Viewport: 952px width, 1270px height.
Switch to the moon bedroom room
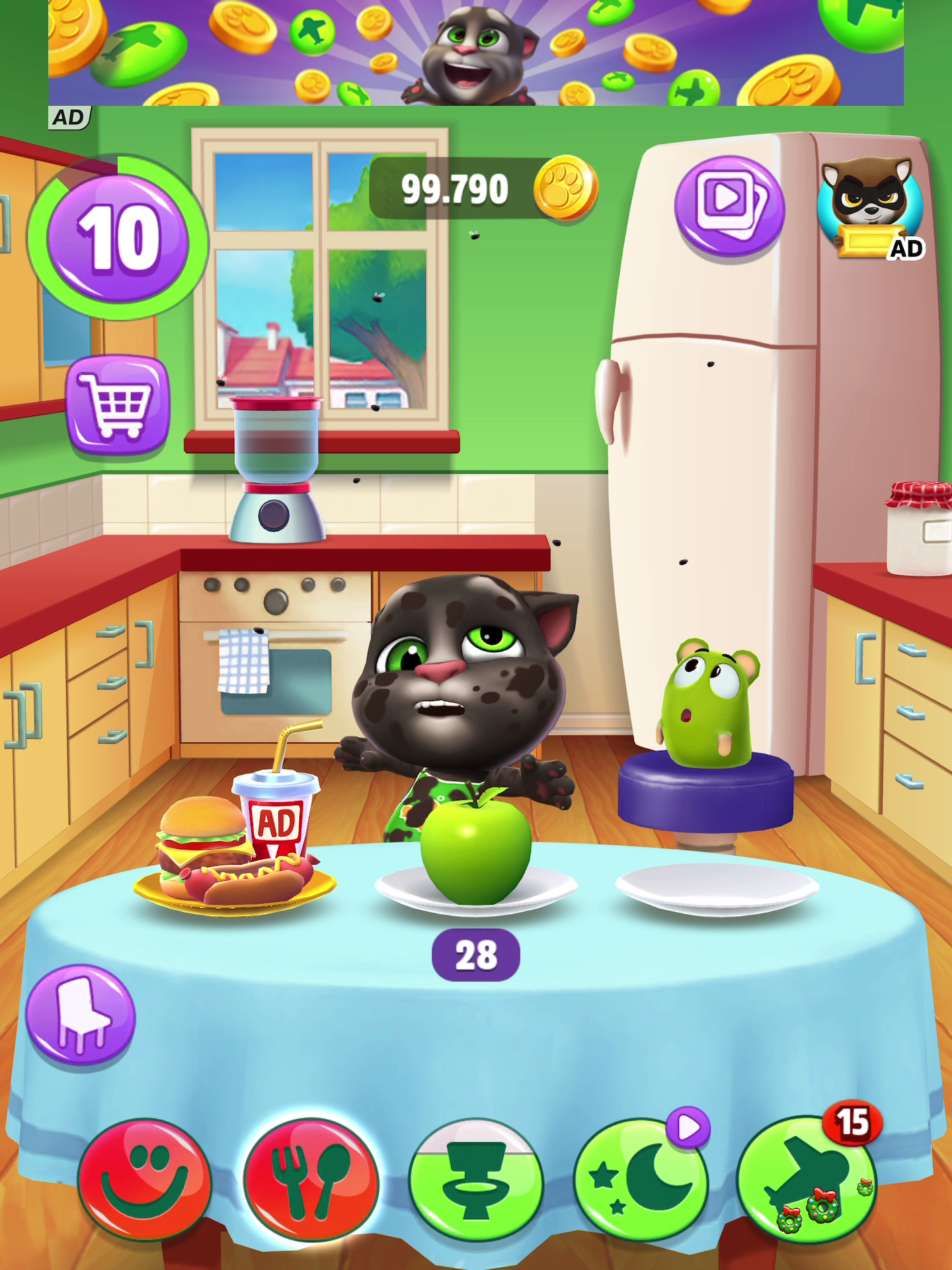pos(640,1181)
